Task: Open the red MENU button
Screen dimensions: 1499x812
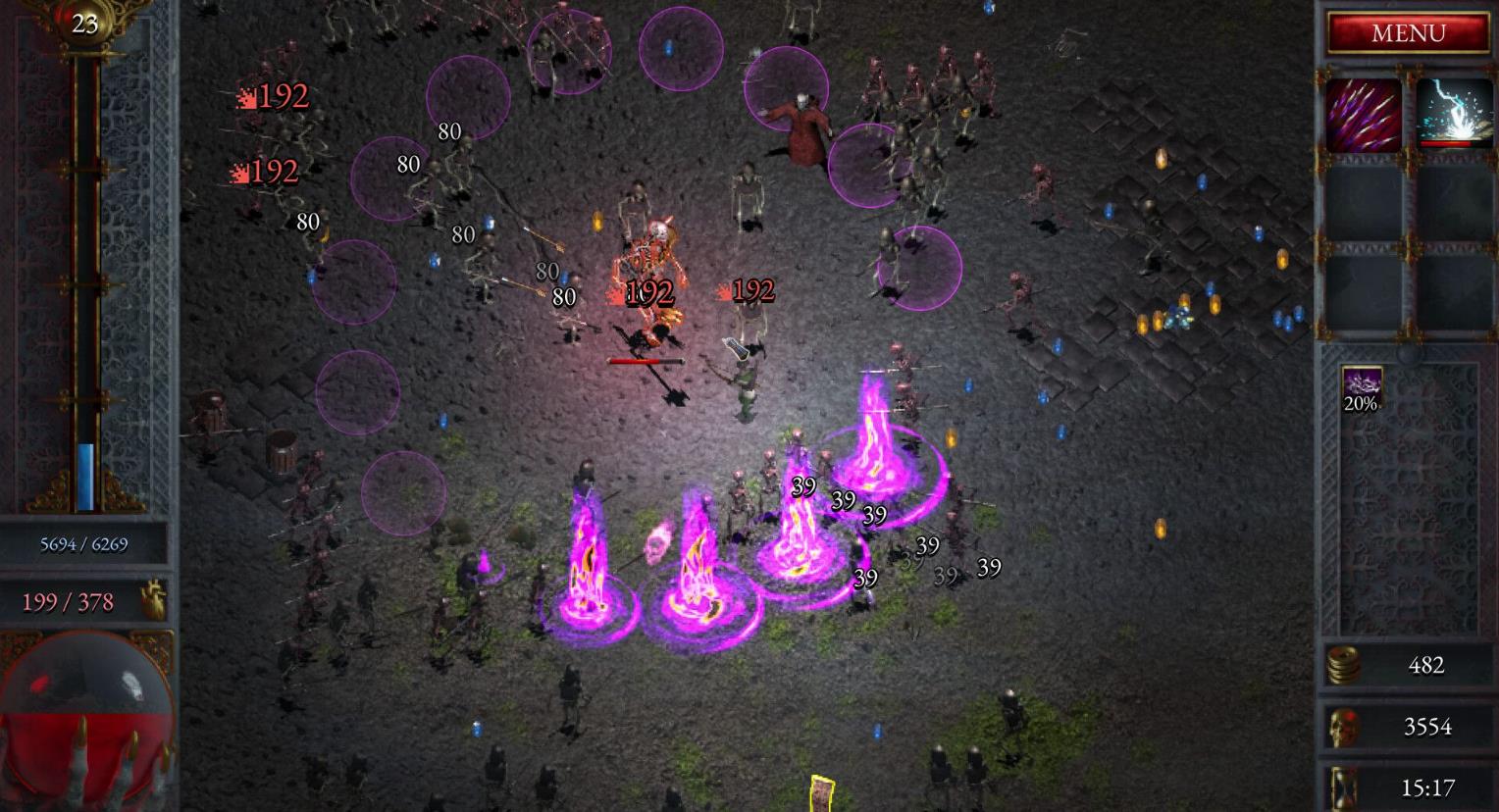Action: [x=1408, y=33]
